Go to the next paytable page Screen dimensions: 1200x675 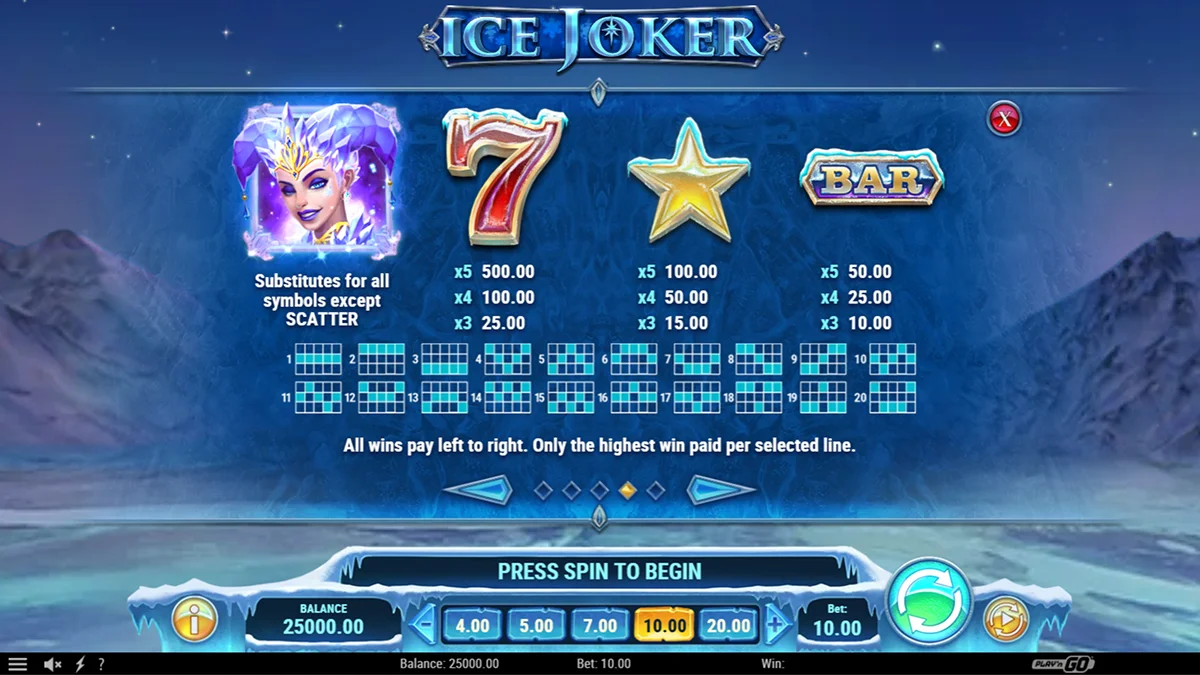pyautogui.click(x=720, y=490)
